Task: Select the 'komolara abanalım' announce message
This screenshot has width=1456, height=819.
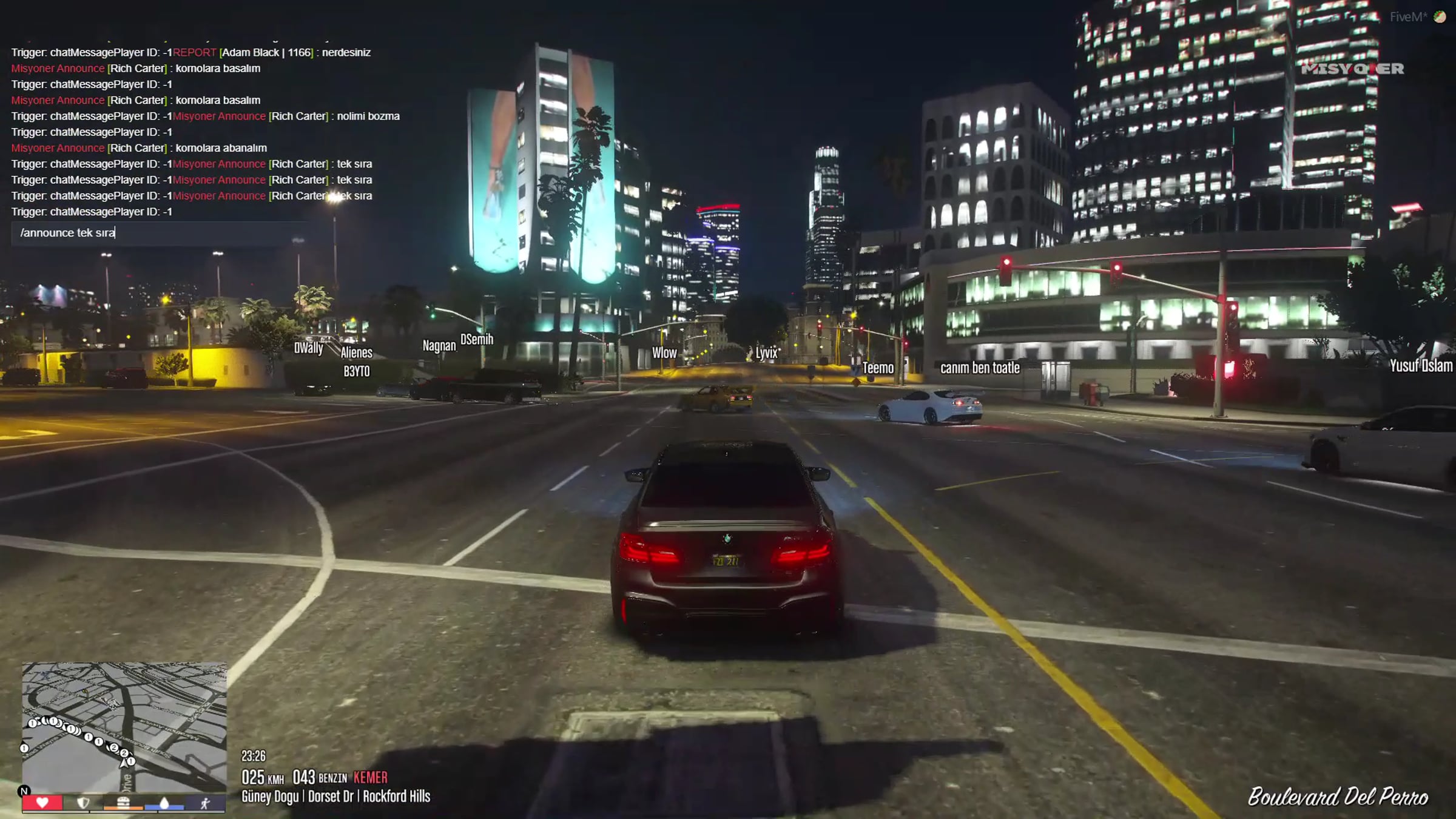Action: point(140,148)
